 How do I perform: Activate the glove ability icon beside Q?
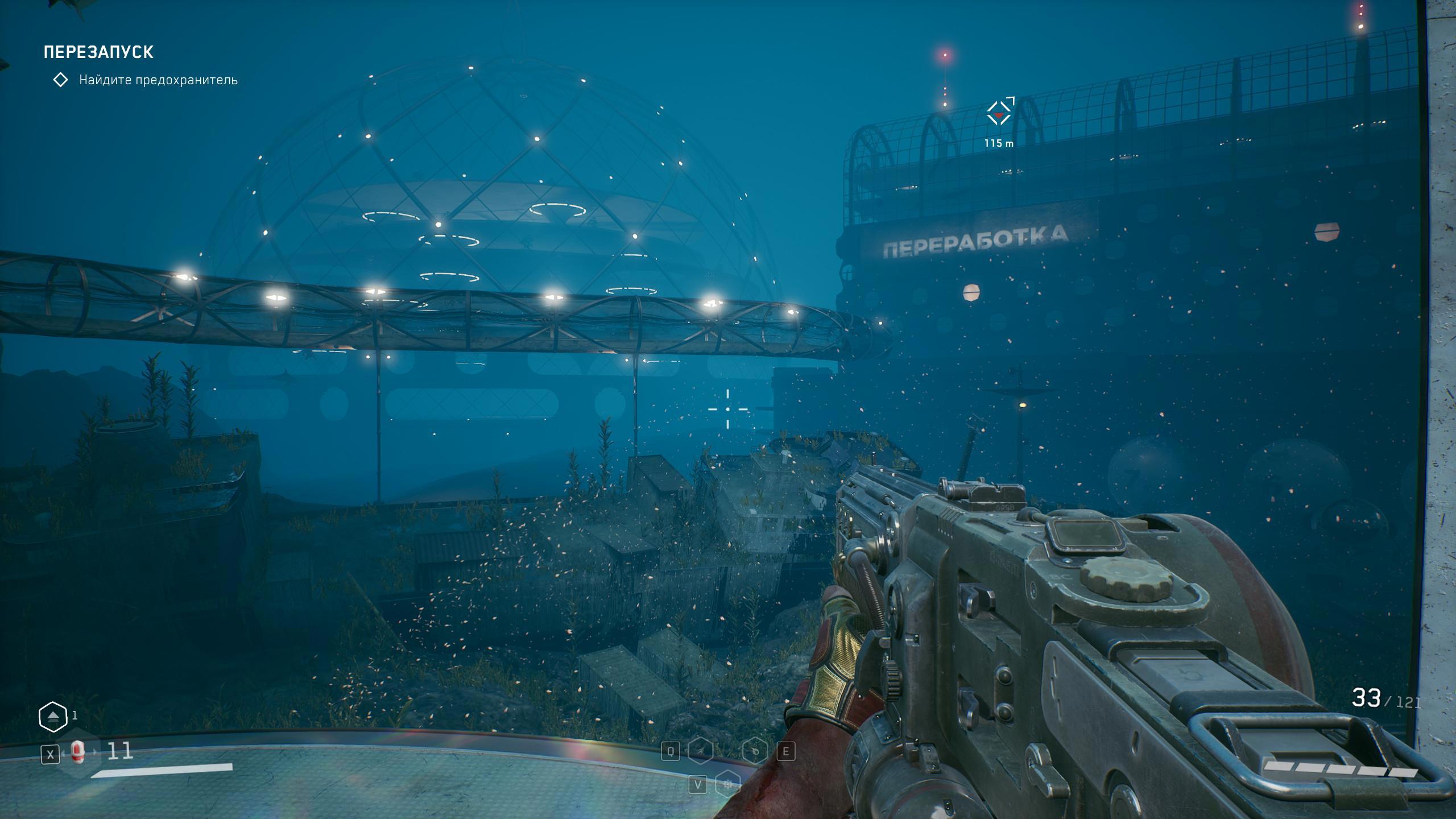(700, 751)
